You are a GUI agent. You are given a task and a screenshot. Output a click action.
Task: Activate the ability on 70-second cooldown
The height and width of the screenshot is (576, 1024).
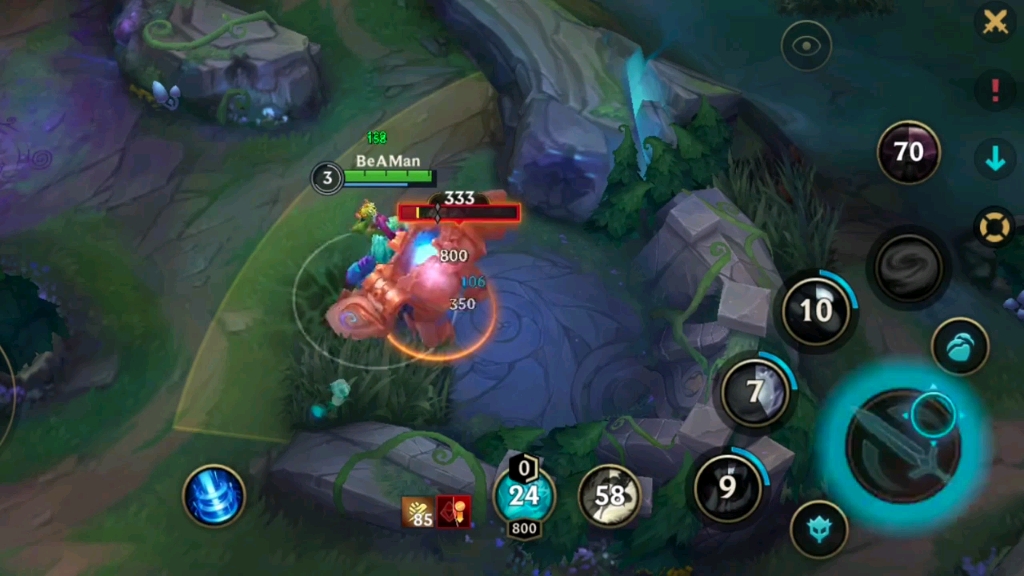(908, 152)
